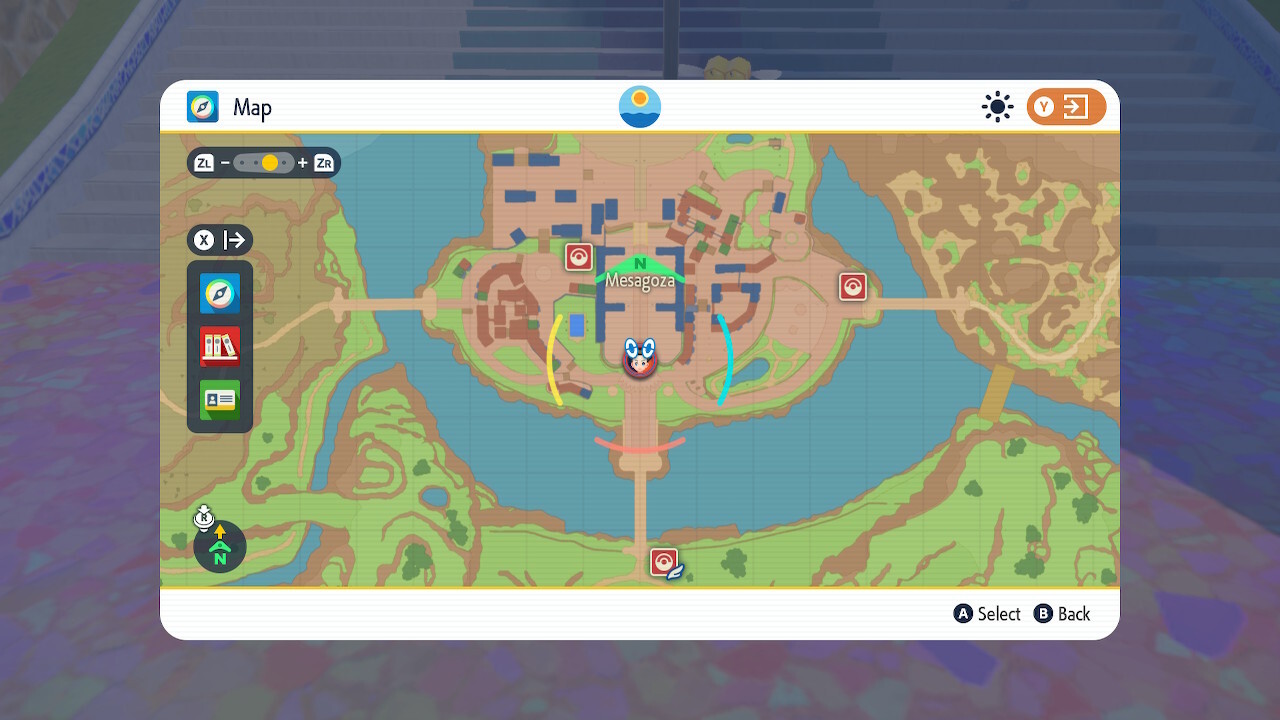Click the black sun weather icon
Image resolution: width=1280 pixels, height=720 pixels.
(997, 107)
